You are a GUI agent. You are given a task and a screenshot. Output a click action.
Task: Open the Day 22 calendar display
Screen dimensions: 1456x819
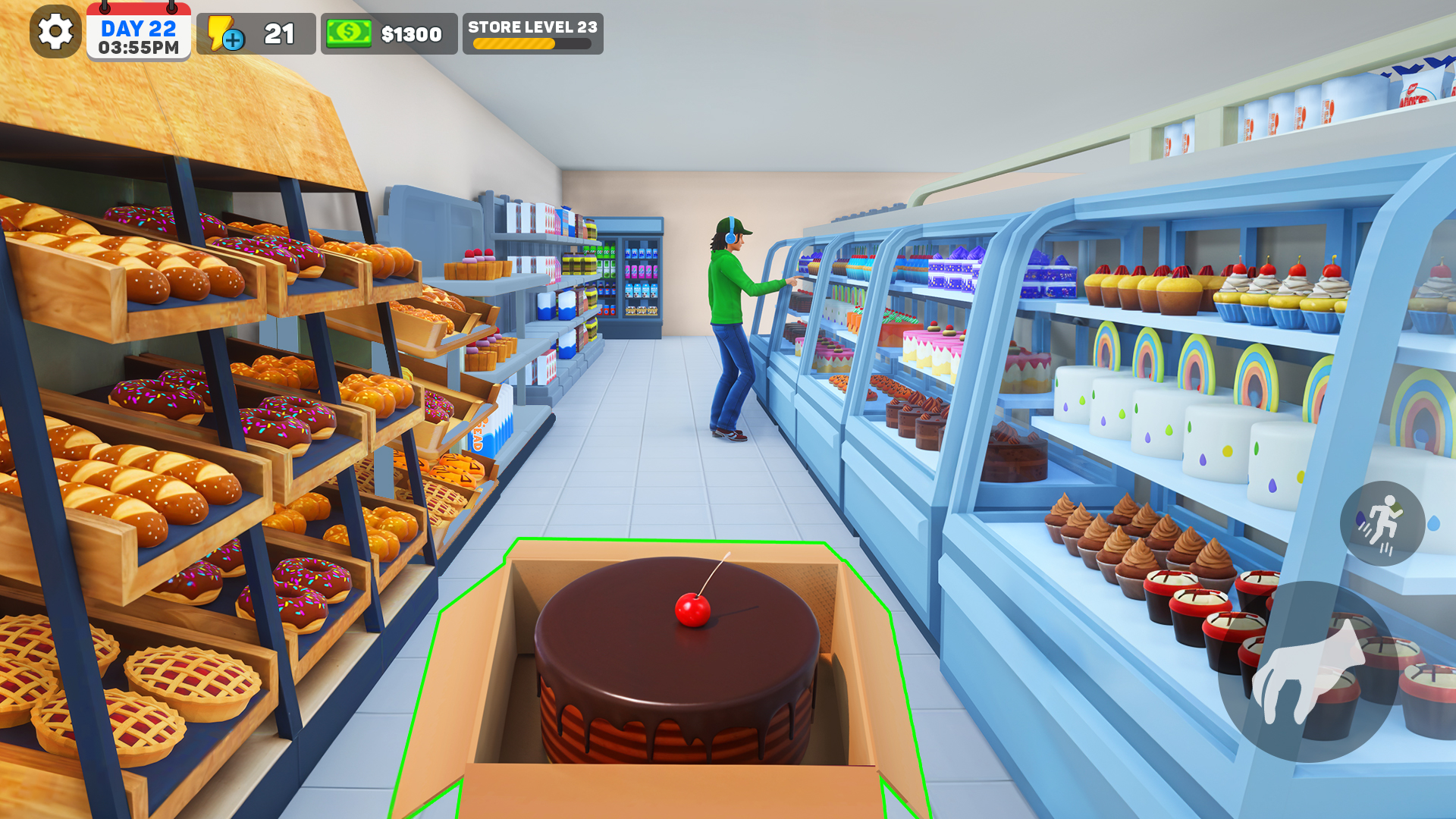click(x=138, y=29)
